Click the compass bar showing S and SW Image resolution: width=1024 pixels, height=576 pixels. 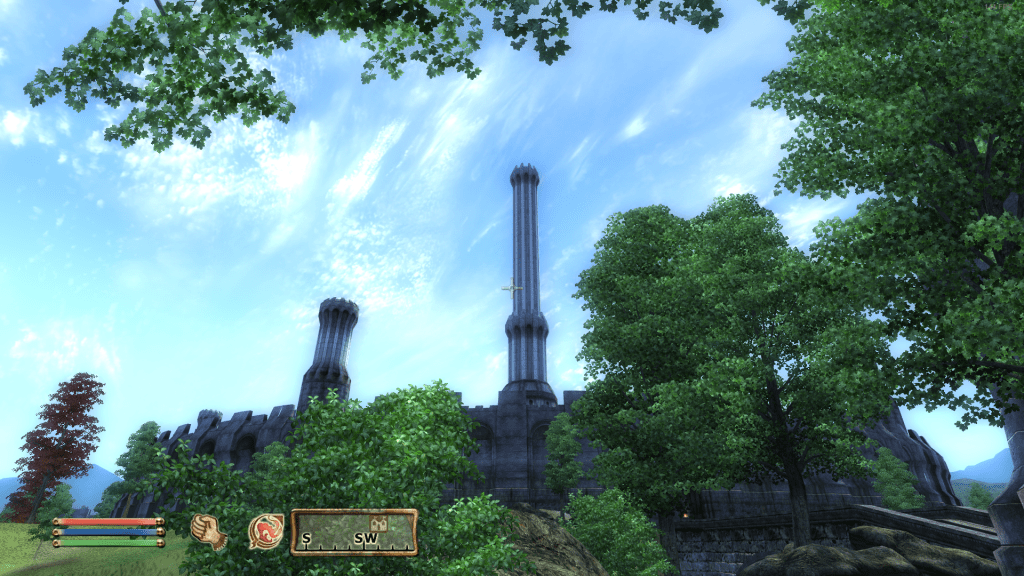pyautogui.click(x=354, y=532)
